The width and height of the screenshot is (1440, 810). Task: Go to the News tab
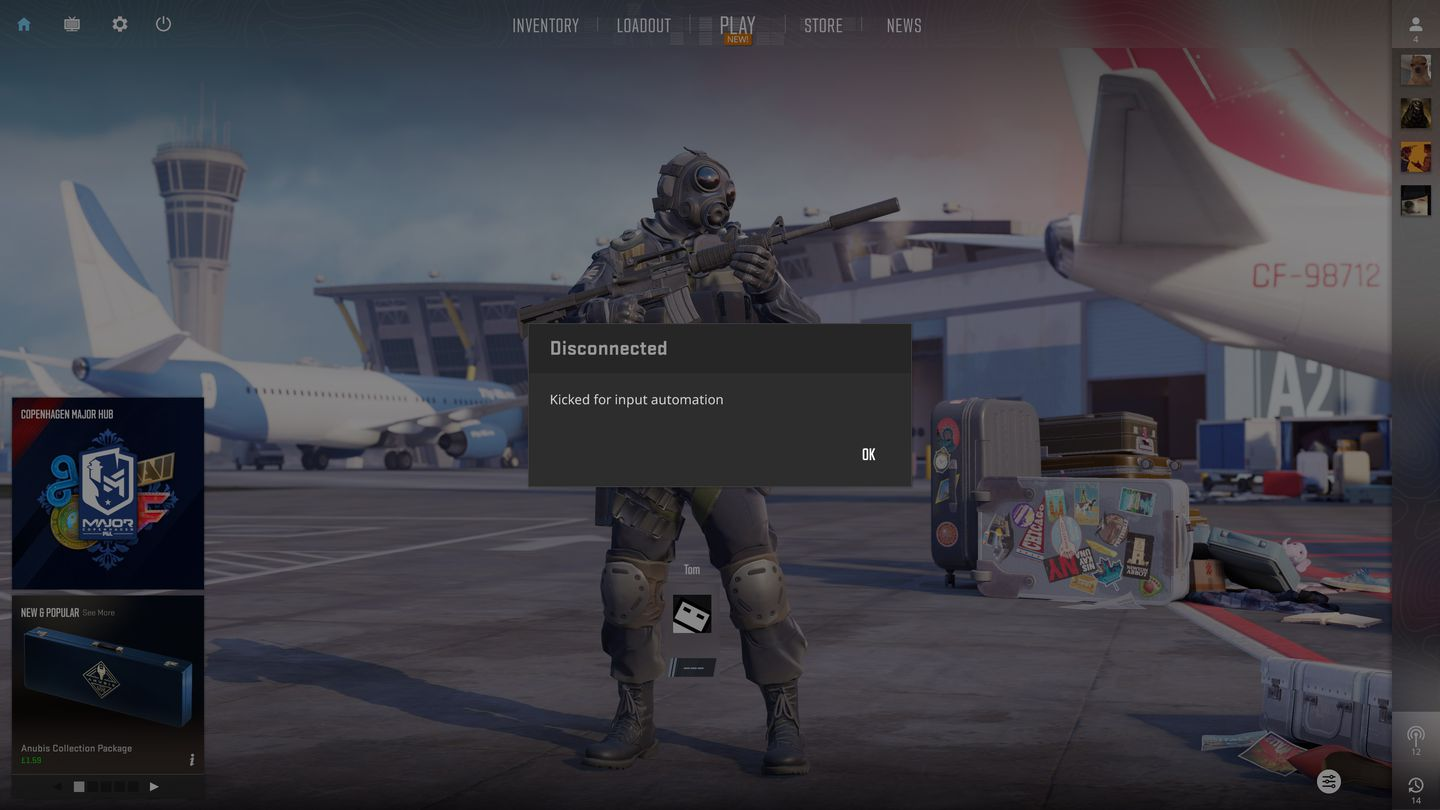[x=904, y=26]
